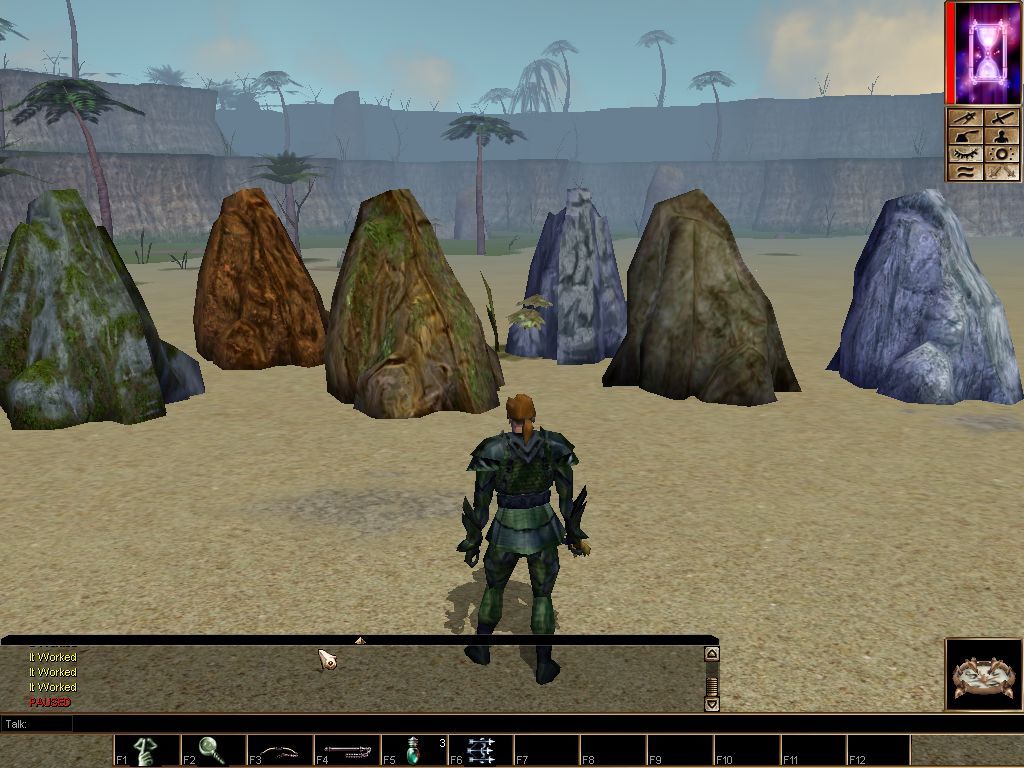1024x768 pixels.
Task: Use the F2 magnifying glass search slot
Action: tap(213, 750)
